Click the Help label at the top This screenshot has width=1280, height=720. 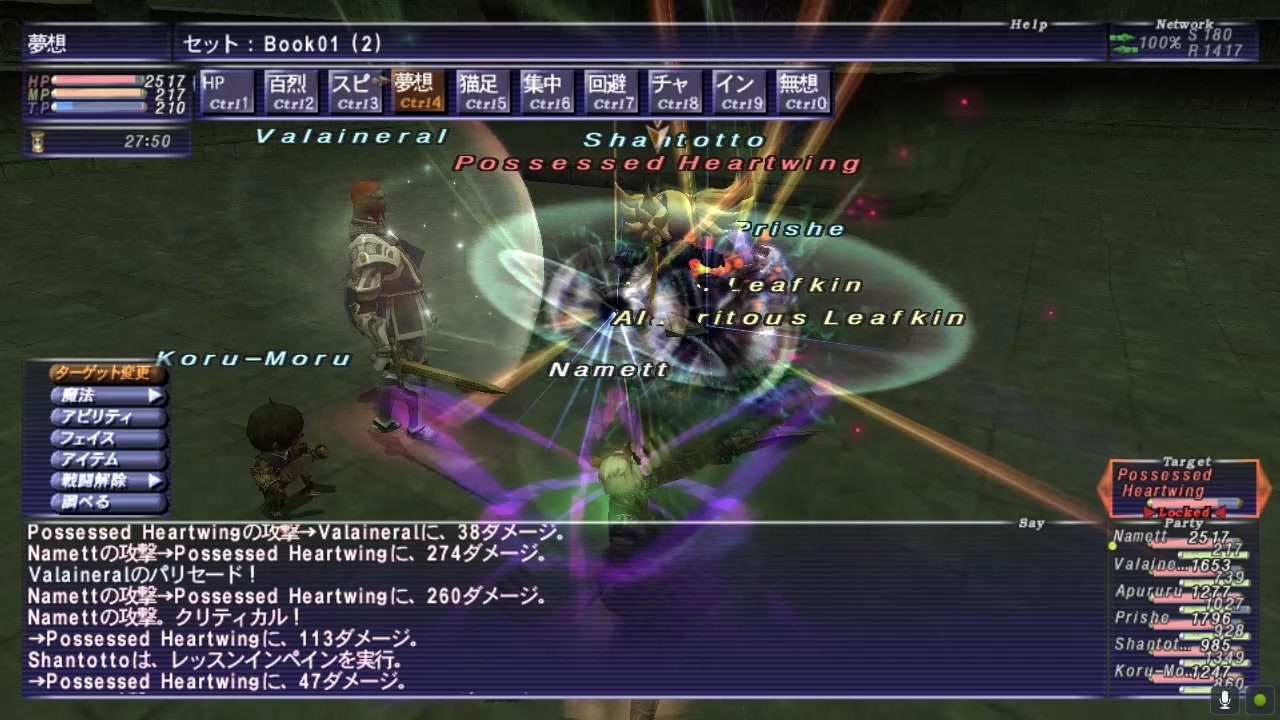pos(1027,24)
